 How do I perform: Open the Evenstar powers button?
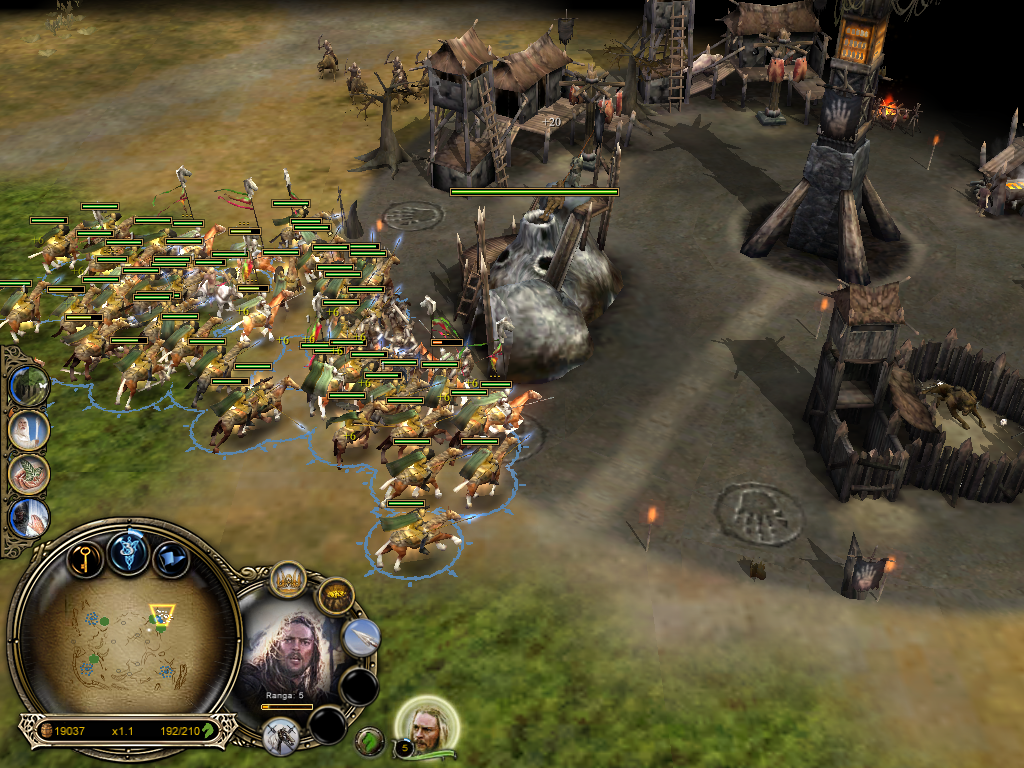(129, 553)
